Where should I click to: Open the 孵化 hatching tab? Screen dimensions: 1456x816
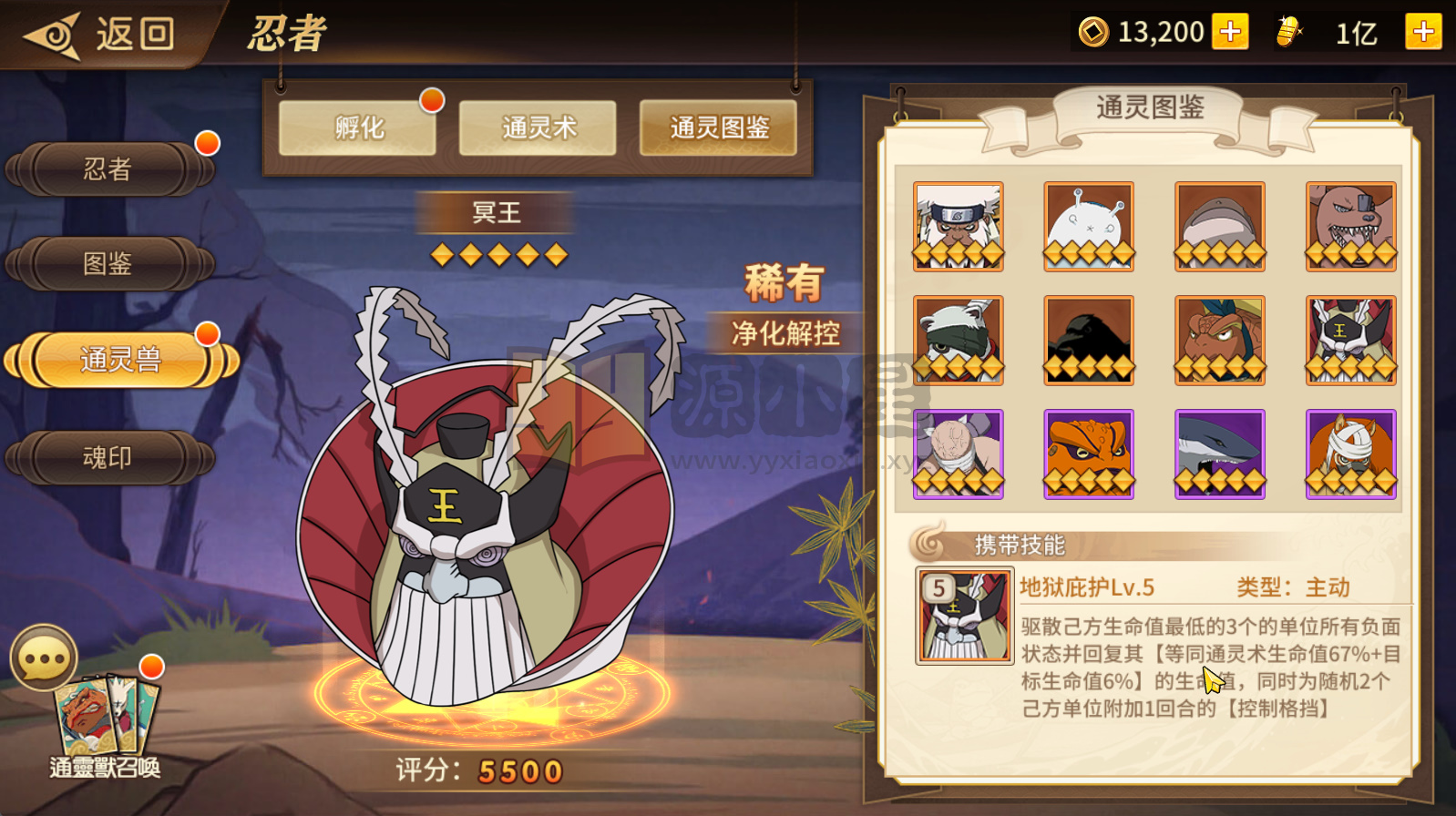[x=358, y=128]
